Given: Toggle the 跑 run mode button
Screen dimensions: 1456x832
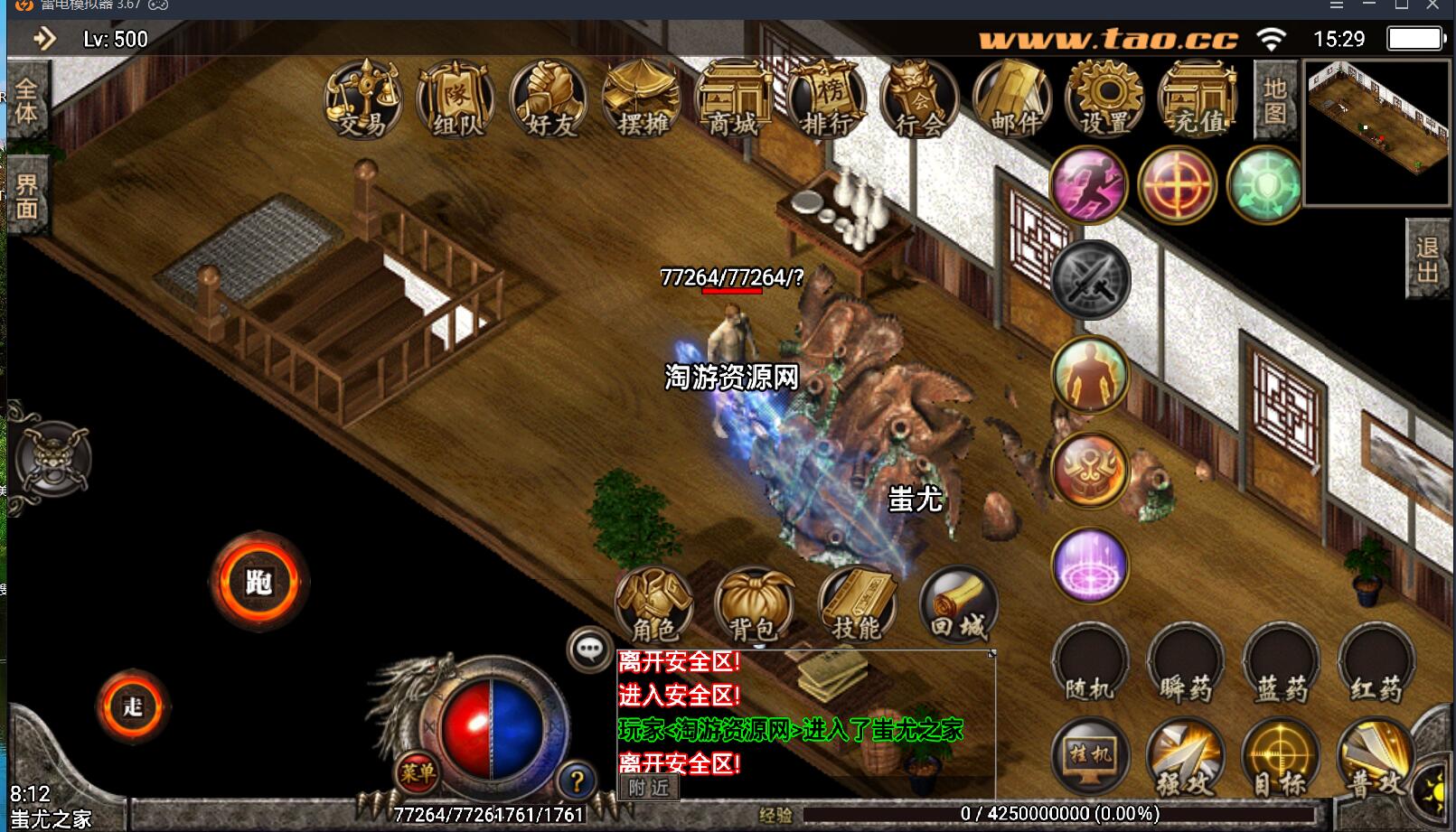Looking at the screenshot, I should [259, 582].
